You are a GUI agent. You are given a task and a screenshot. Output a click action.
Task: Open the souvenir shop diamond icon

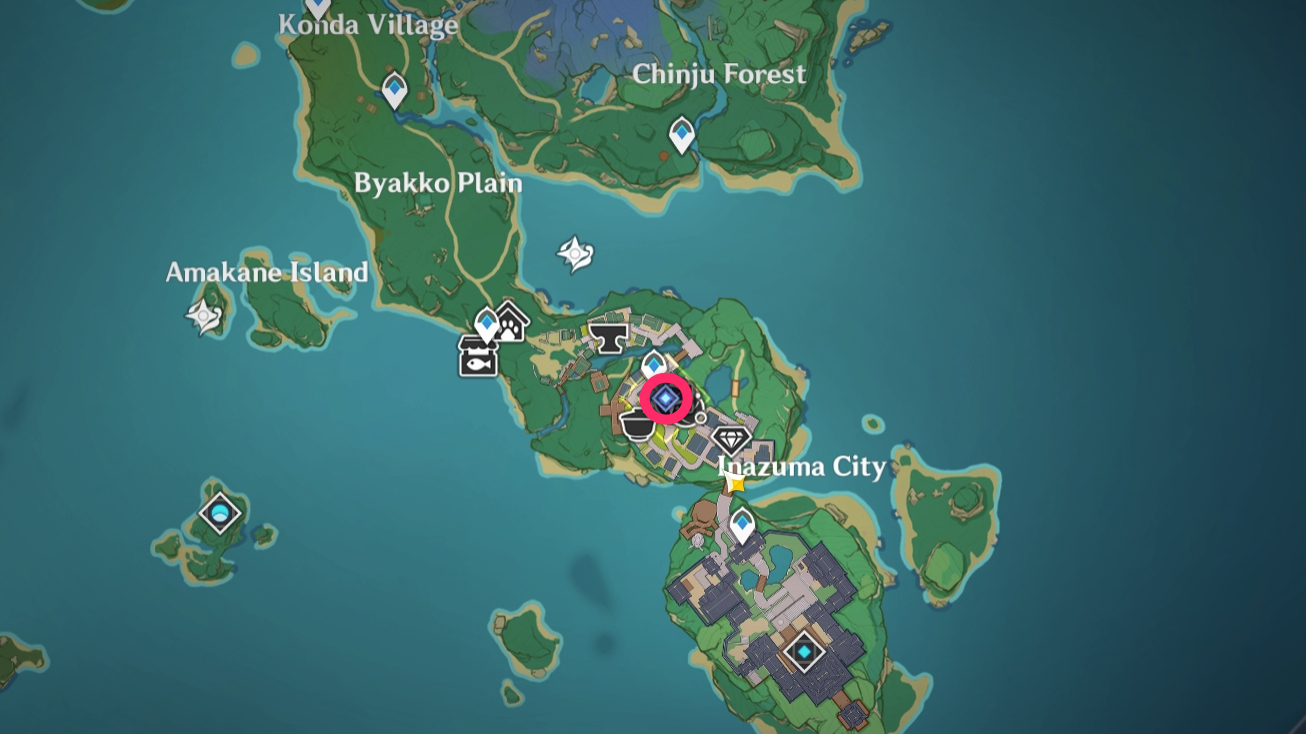731,438
